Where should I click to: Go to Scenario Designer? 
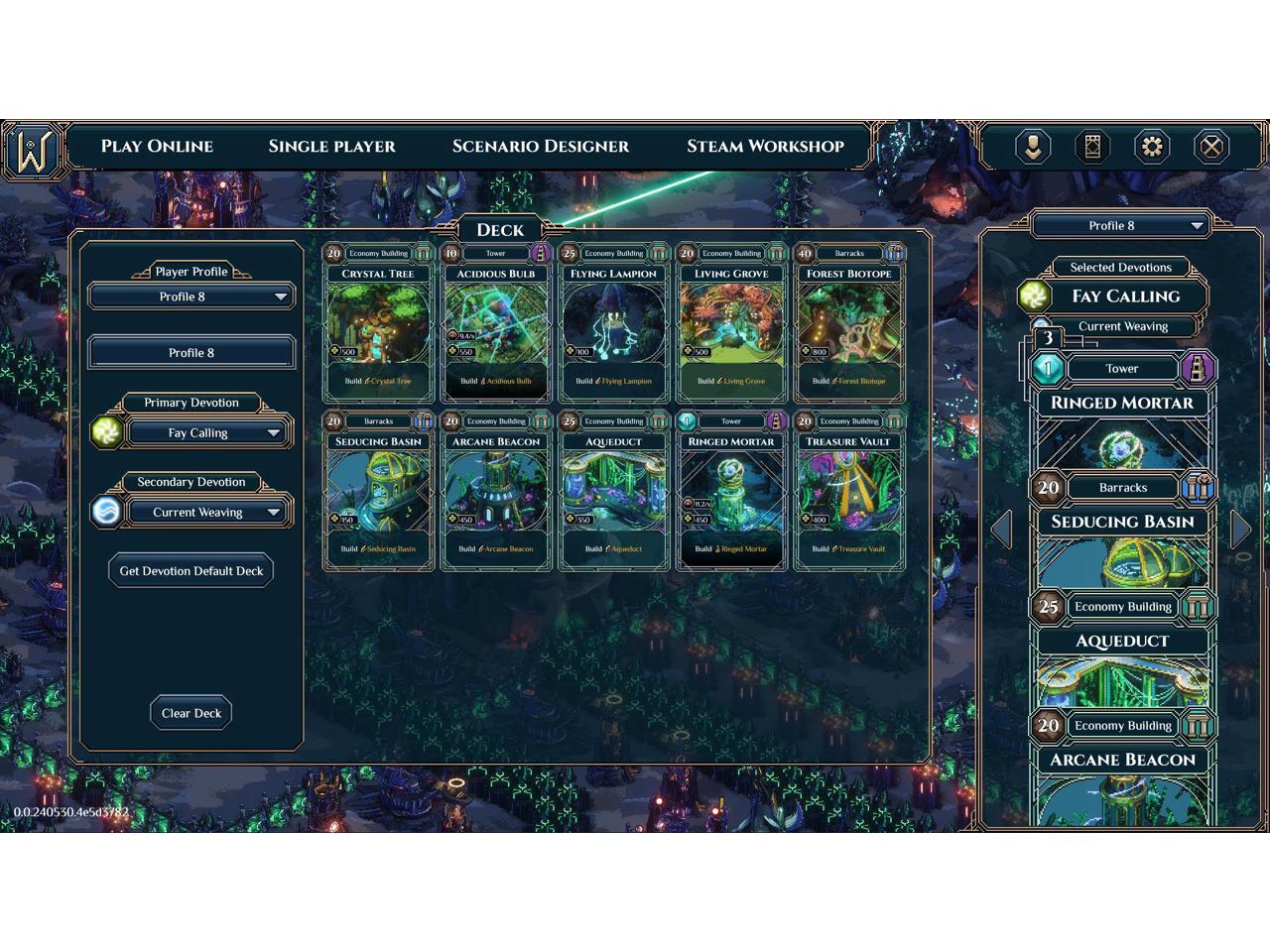click(x=540, y=147)
